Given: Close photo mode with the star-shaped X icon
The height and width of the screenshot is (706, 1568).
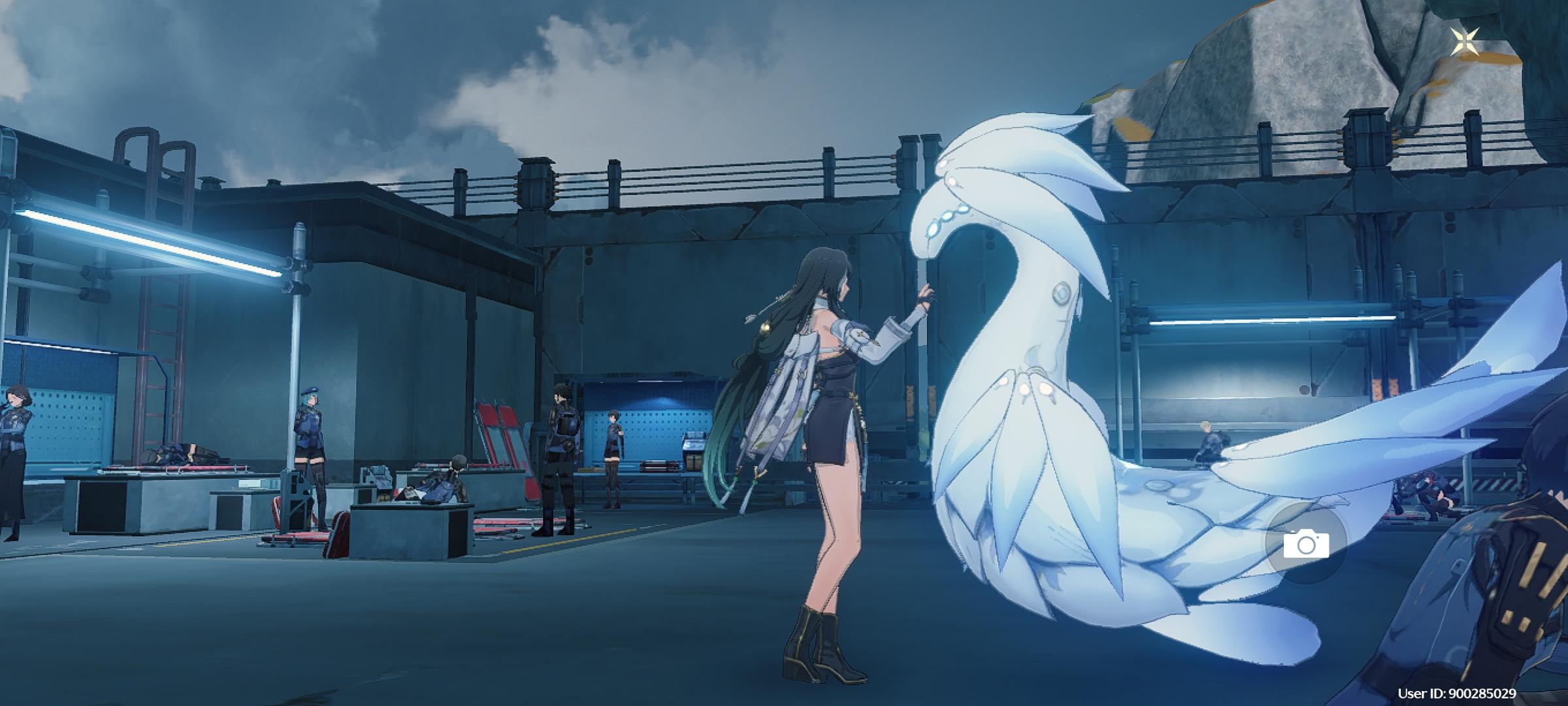Looking at the screenshot, I should click(x=1465, y=43).
